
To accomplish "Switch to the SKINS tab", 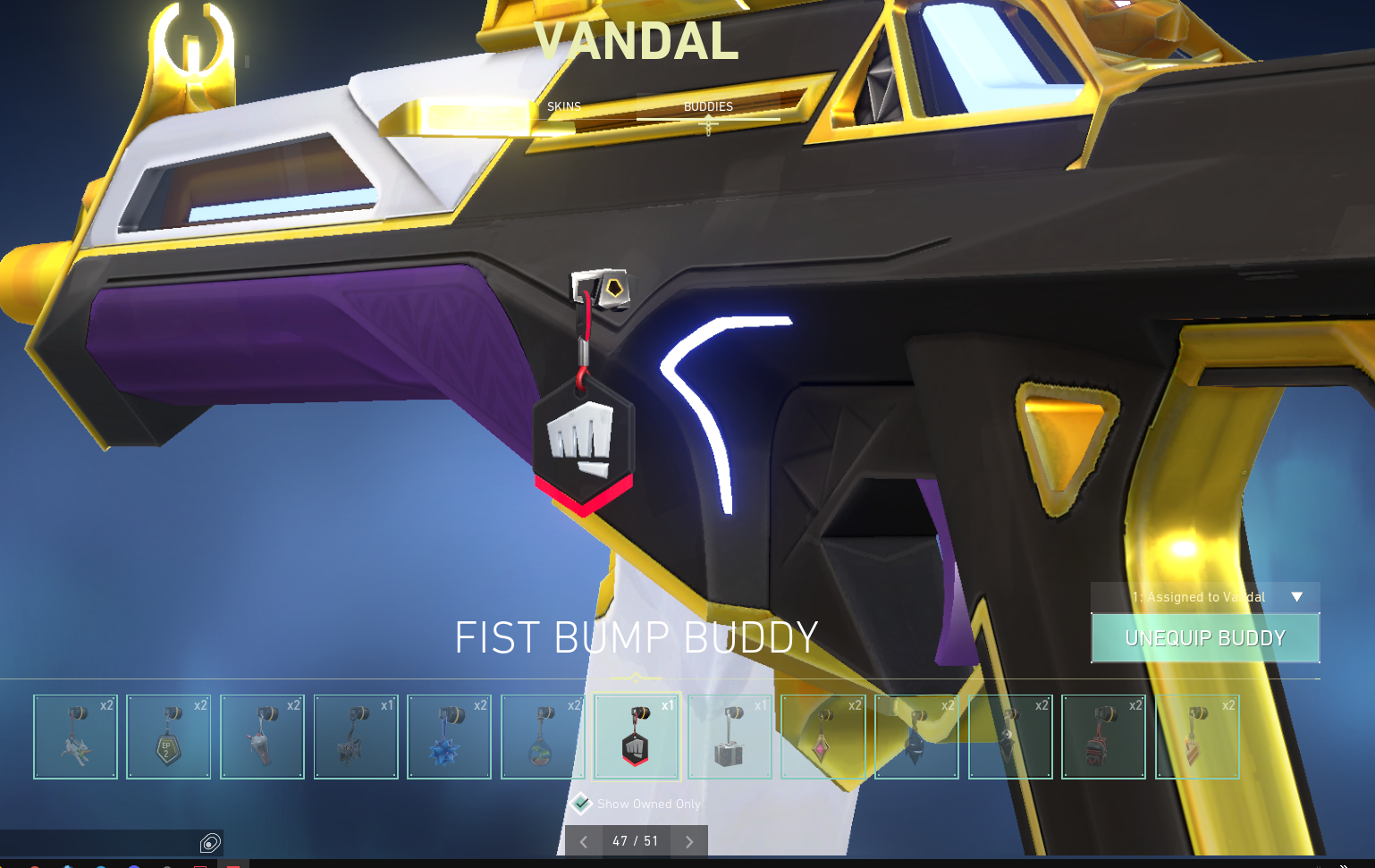I will point(564,105).
